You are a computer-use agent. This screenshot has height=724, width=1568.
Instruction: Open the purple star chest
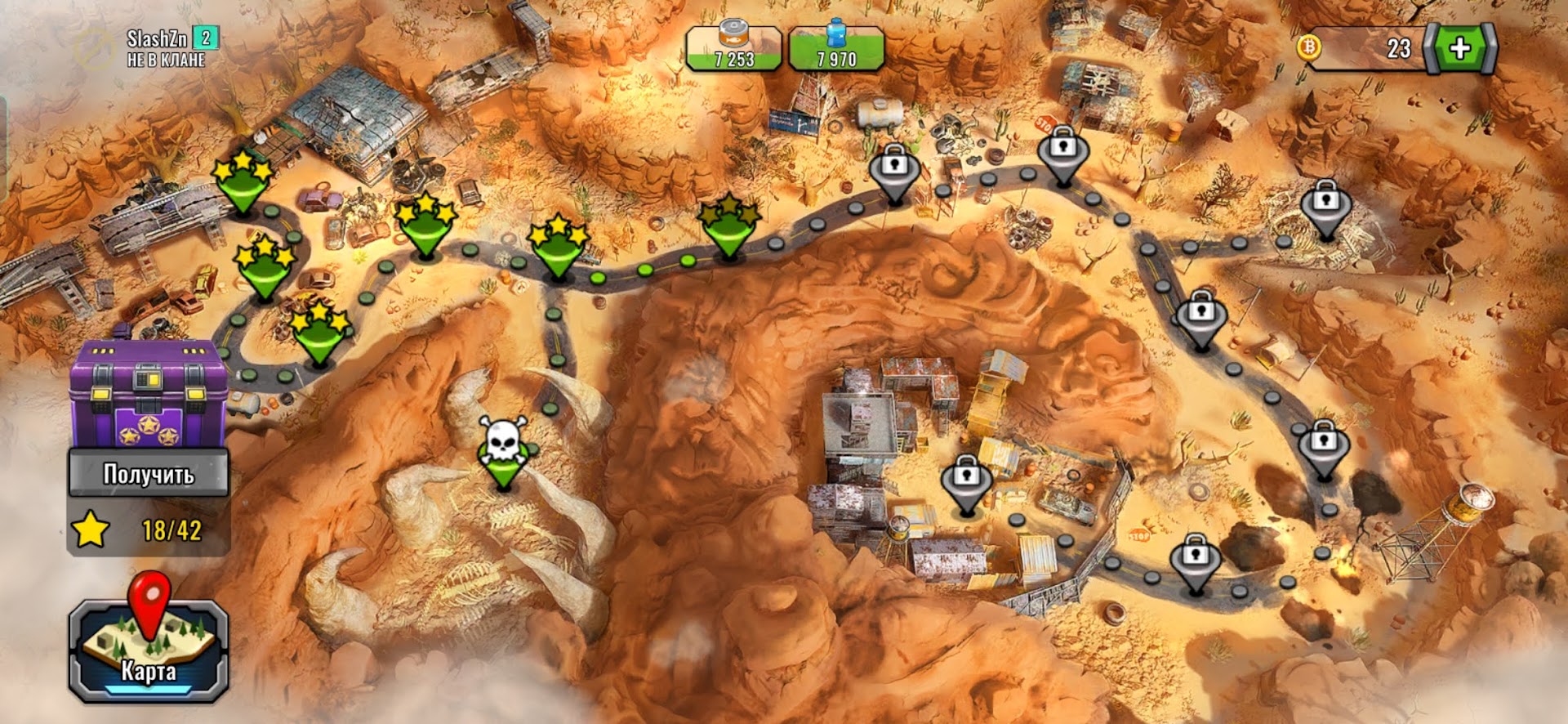click(149, 392)
